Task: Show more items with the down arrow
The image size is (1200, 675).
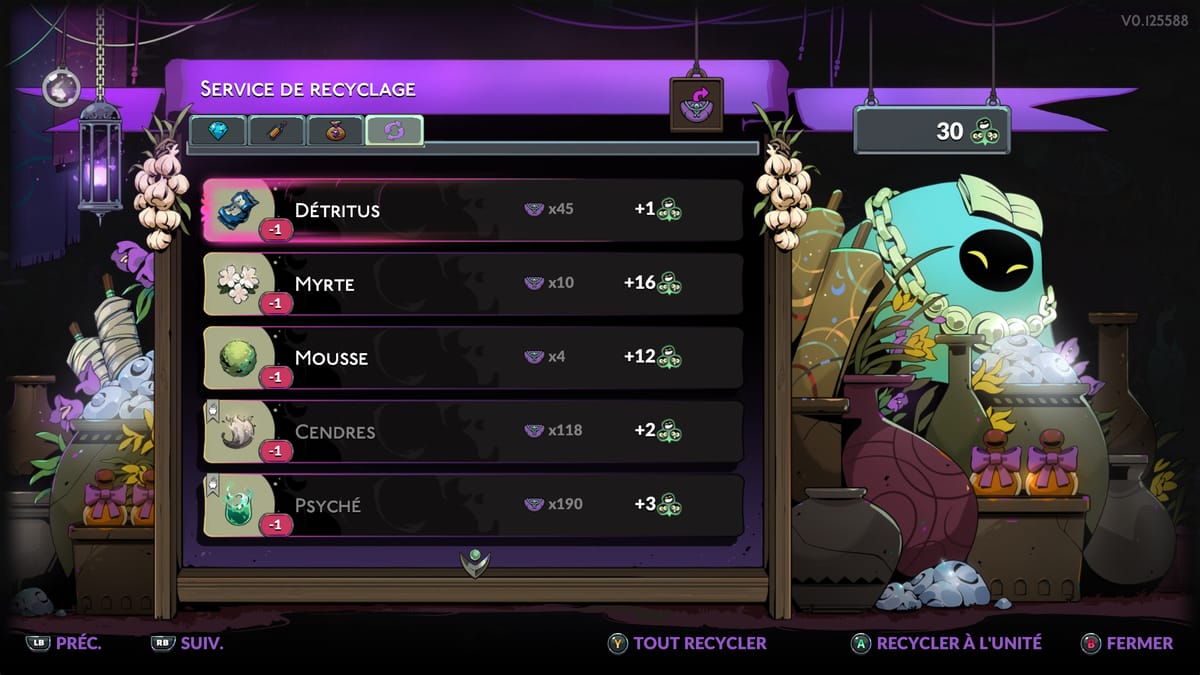Action: click(475, 561)
